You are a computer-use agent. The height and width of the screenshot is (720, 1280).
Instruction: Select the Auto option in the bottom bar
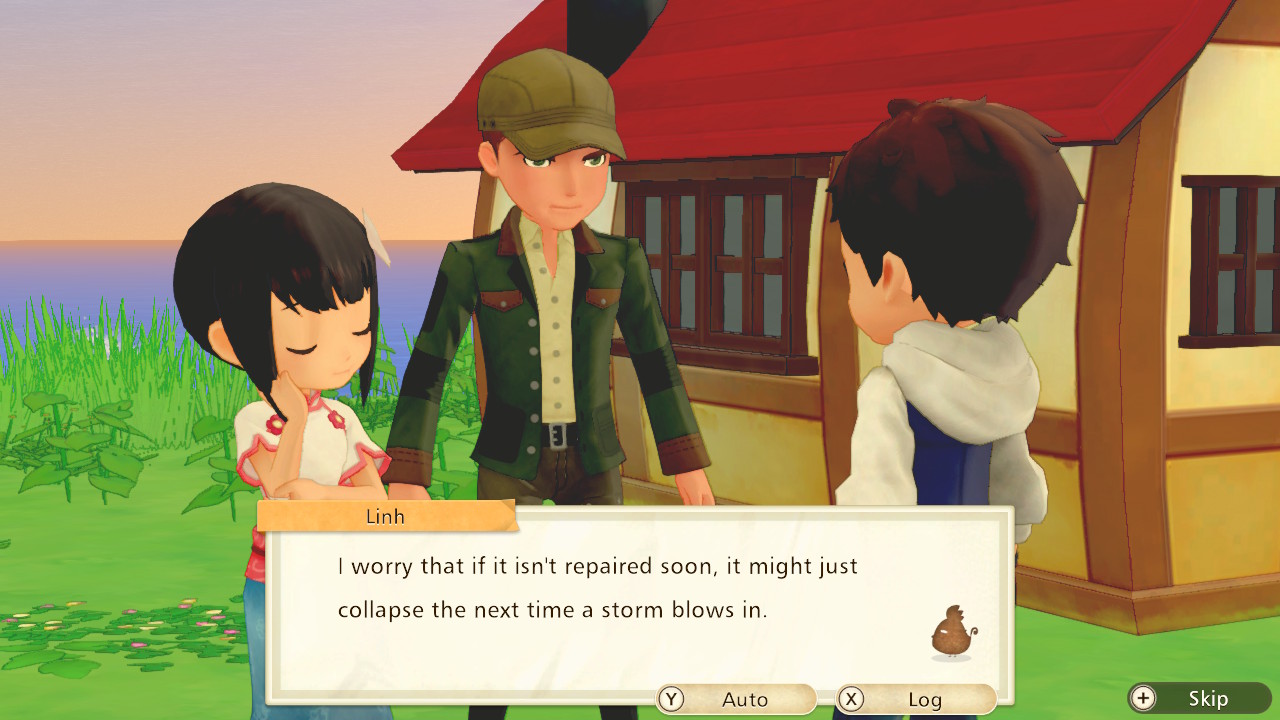click(x=737, y=699)
